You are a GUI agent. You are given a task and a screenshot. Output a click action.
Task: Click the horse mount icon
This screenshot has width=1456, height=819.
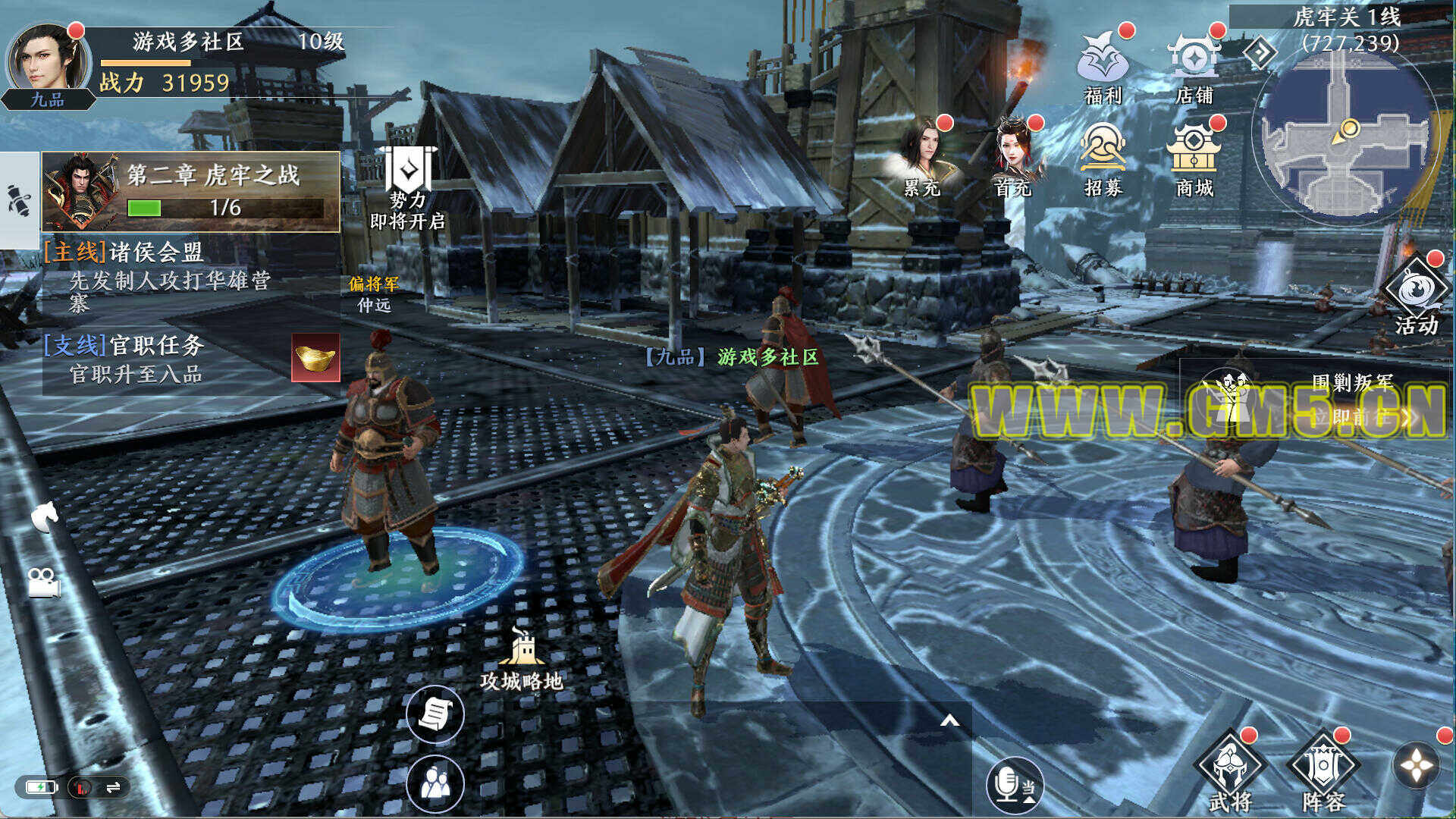point(44,517)
